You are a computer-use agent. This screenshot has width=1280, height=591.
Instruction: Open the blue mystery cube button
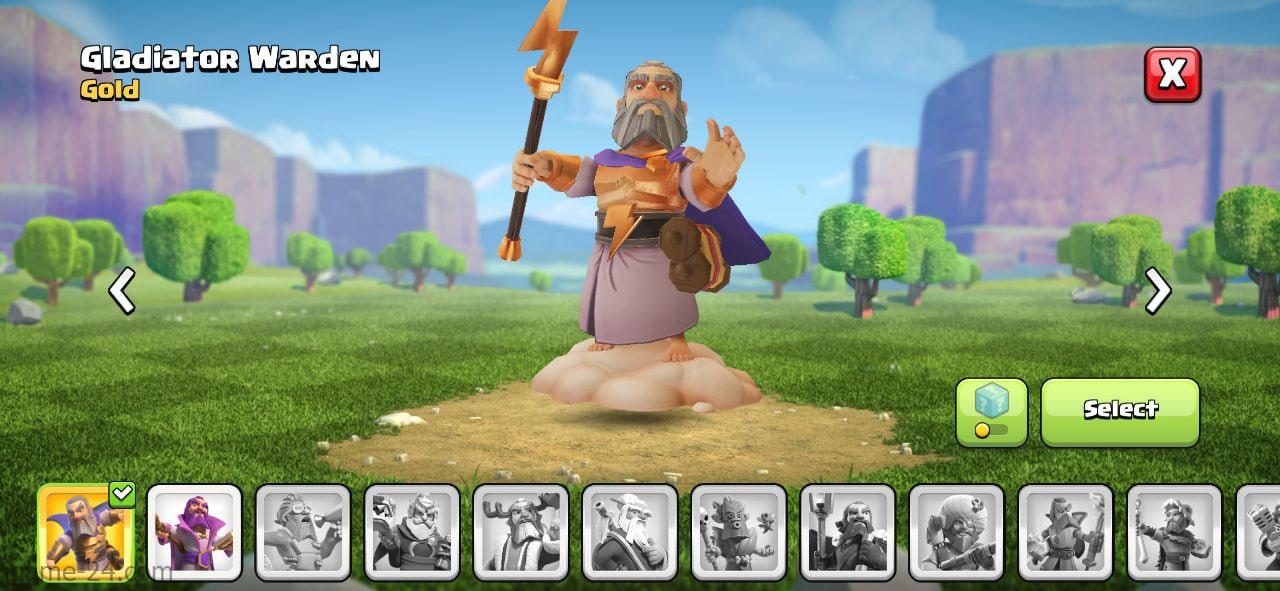tap(991, 411)
